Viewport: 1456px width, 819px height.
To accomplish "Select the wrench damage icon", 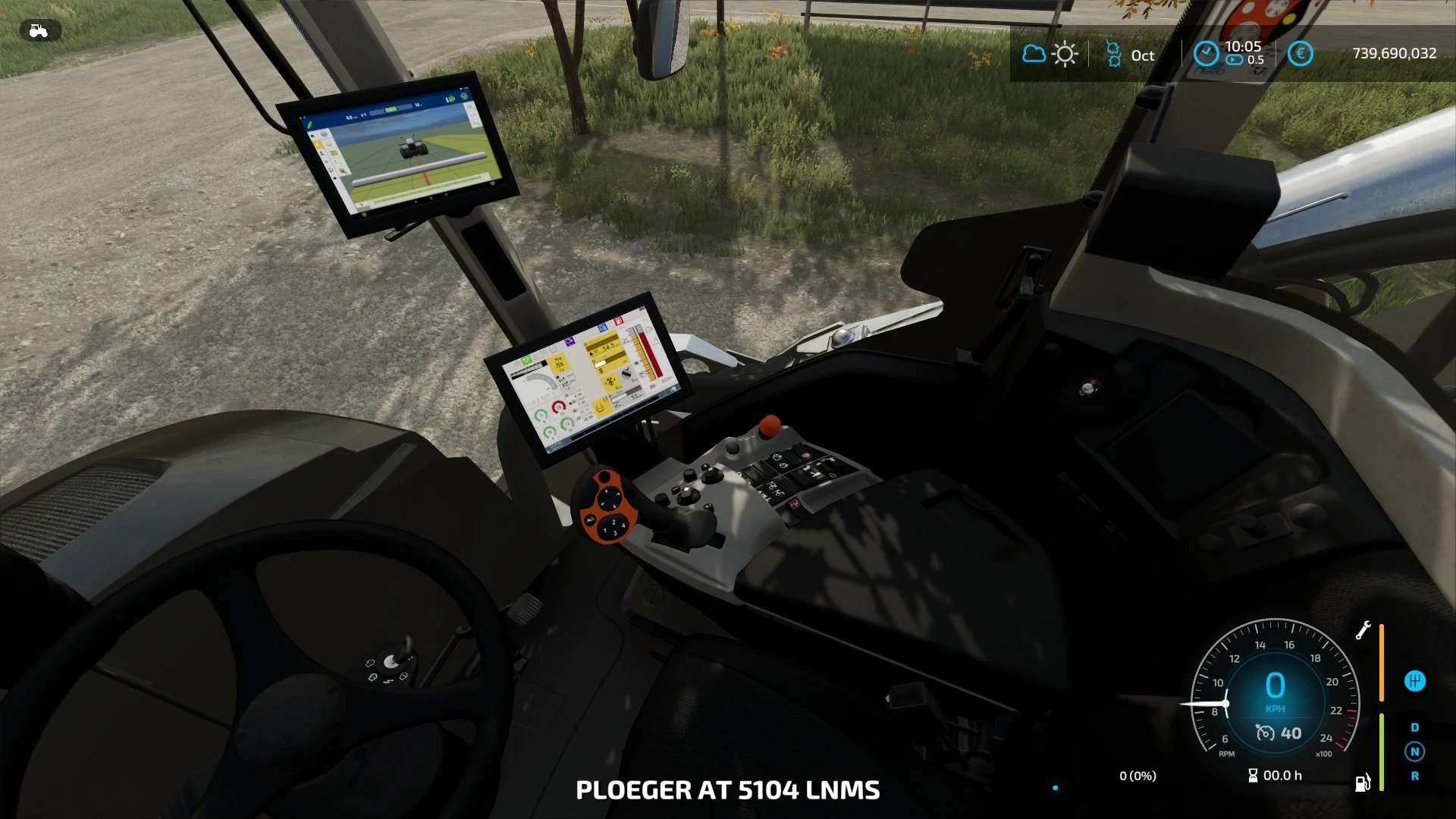I will pos(1363,630).
